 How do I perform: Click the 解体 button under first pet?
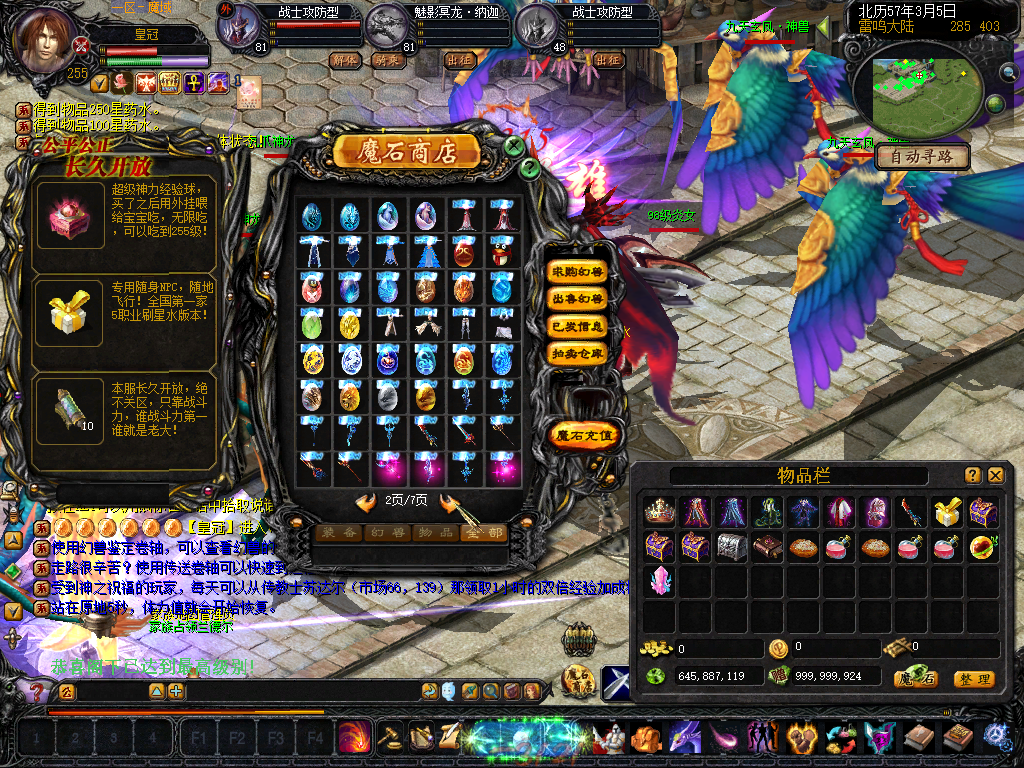pos(345,60)
